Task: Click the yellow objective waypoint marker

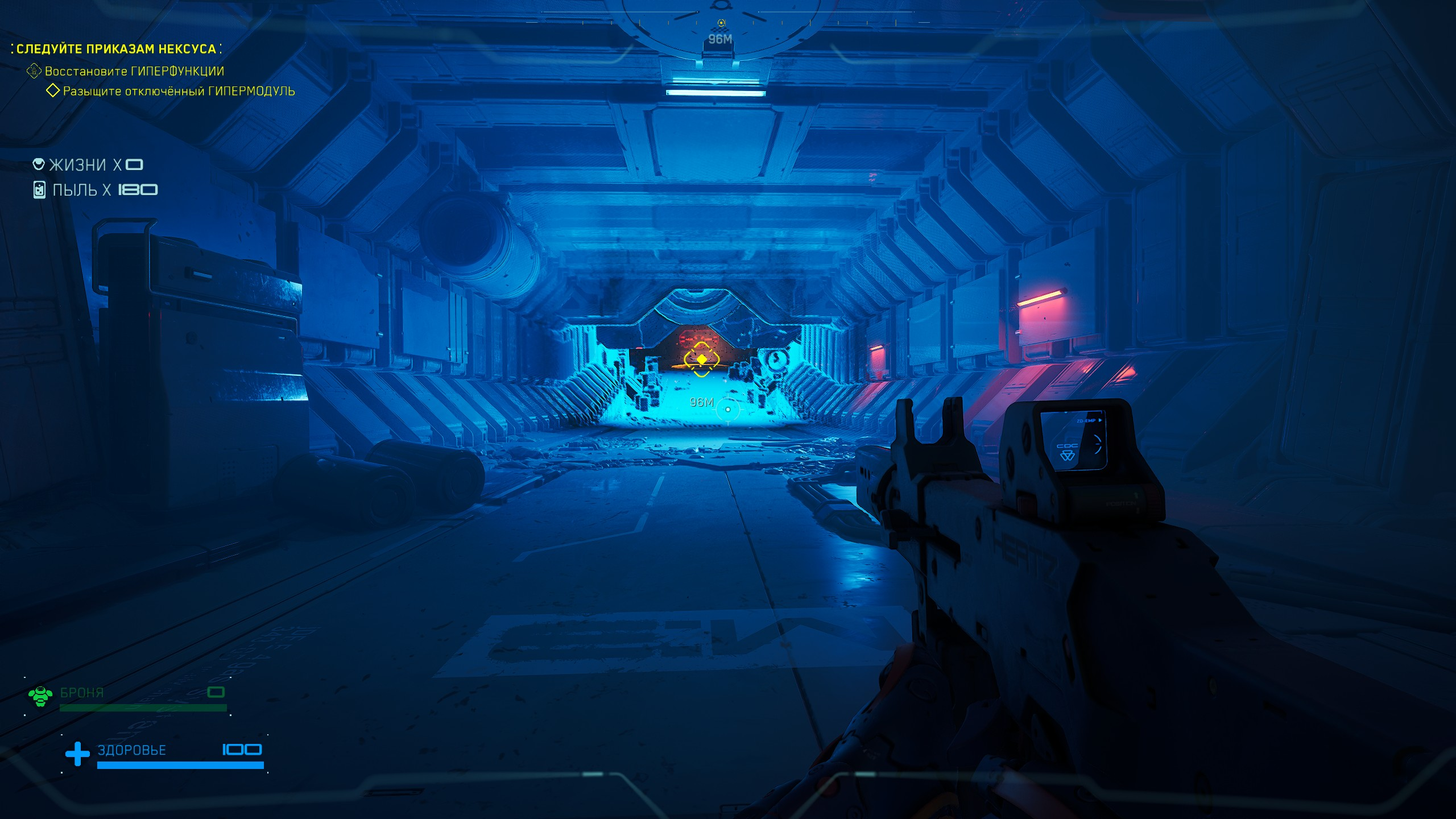Action: (702, 359)
